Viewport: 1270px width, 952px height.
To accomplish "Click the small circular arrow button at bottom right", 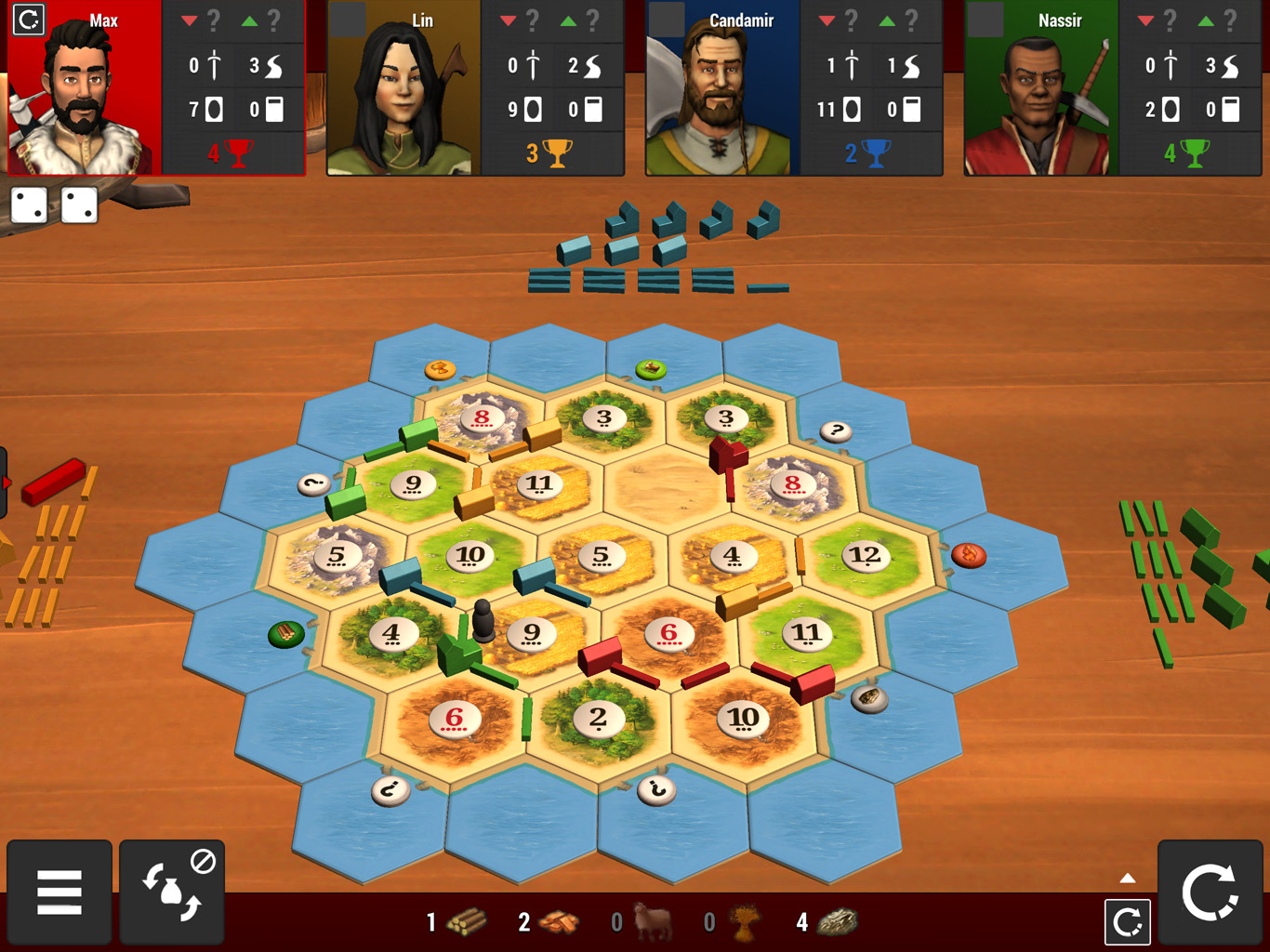I will pos(1128,922).
